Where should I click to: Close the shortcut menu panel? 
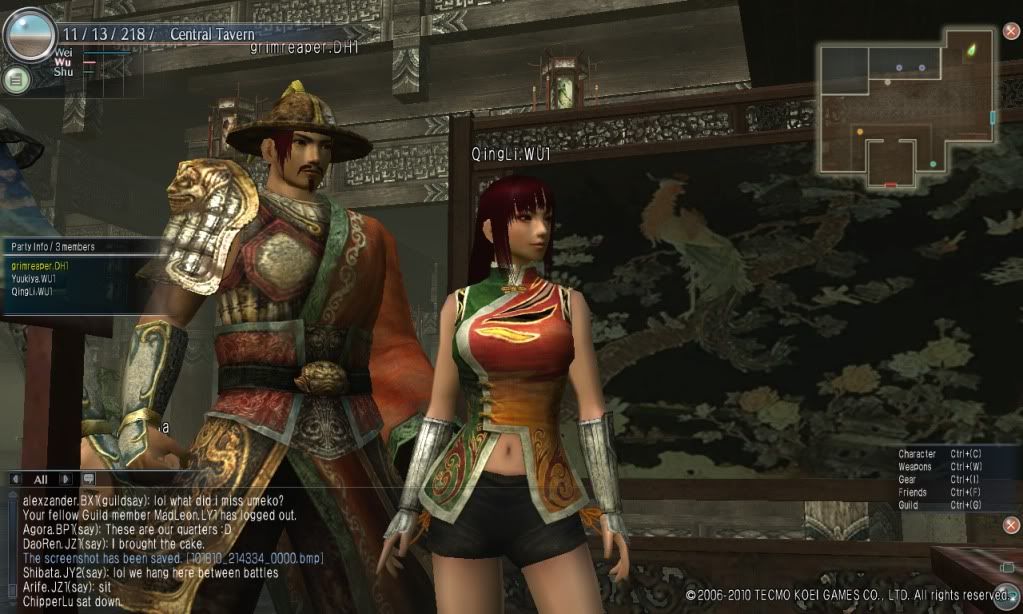pyautogui.click(x=1010, y=525)
